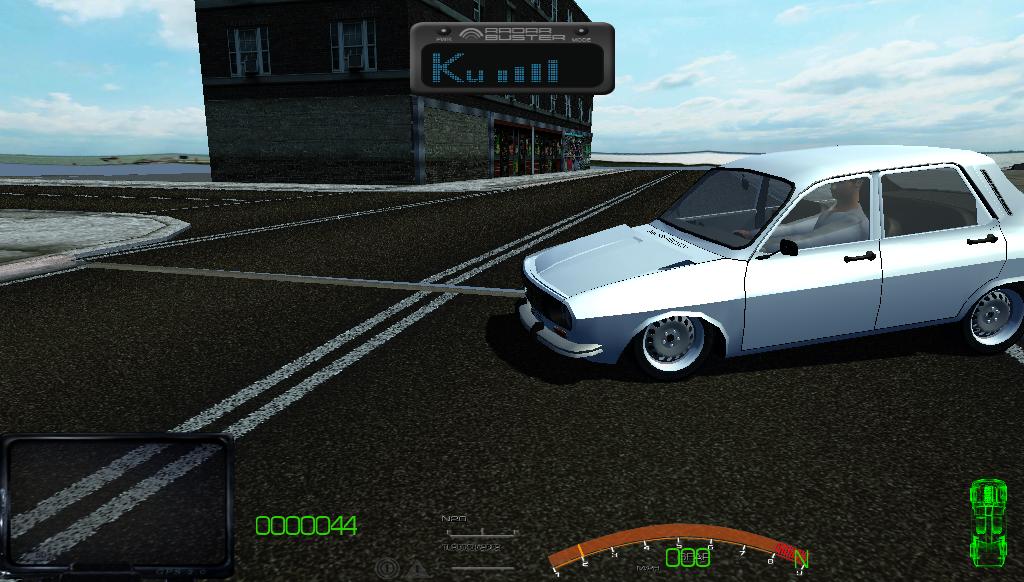
Task: Click the Radar Buster detector display
Action: [x=512, y=59]
